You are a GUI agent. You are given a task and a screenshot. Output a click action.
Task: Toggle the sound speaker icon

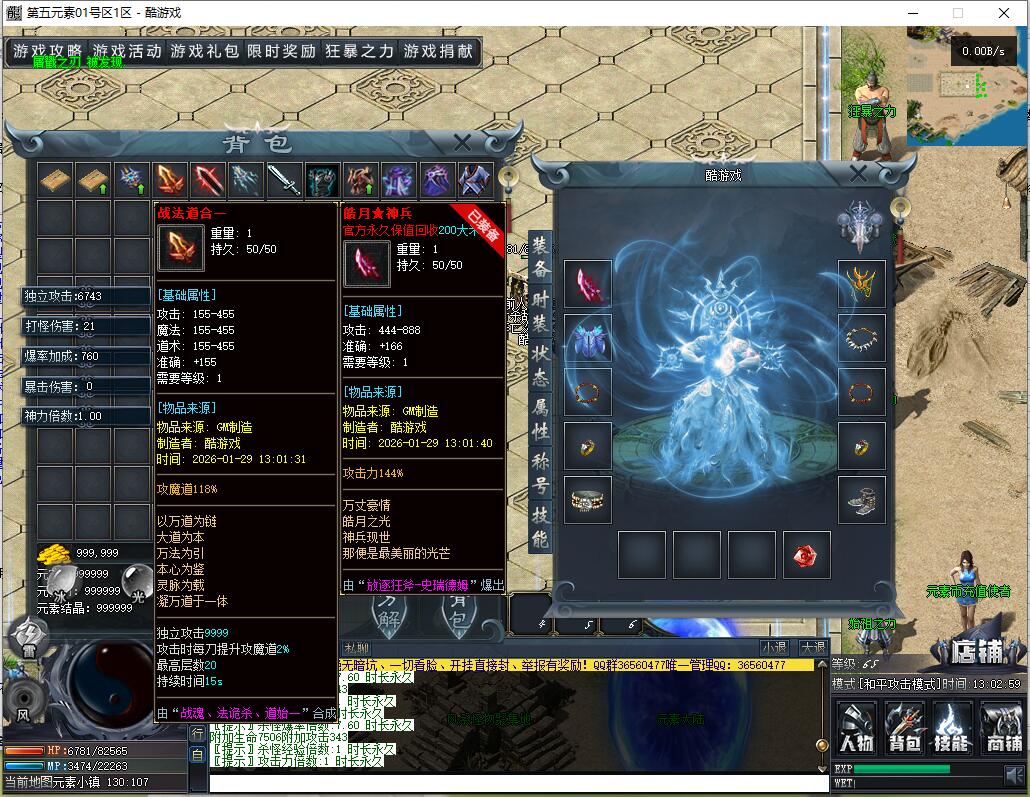point(1013,774)
